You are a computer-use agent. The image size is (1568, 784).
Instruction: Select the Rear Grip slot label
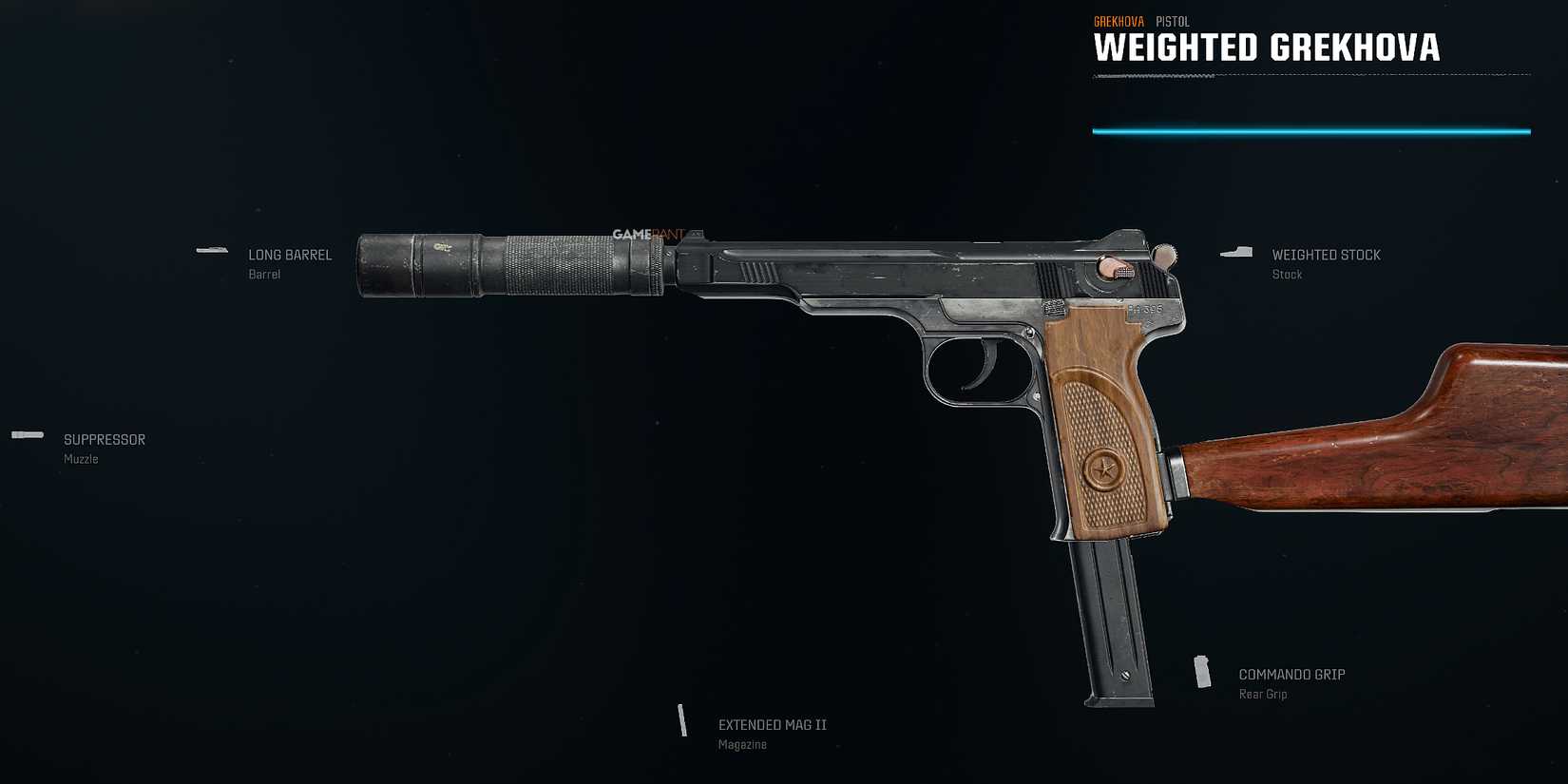point(1263,694)
